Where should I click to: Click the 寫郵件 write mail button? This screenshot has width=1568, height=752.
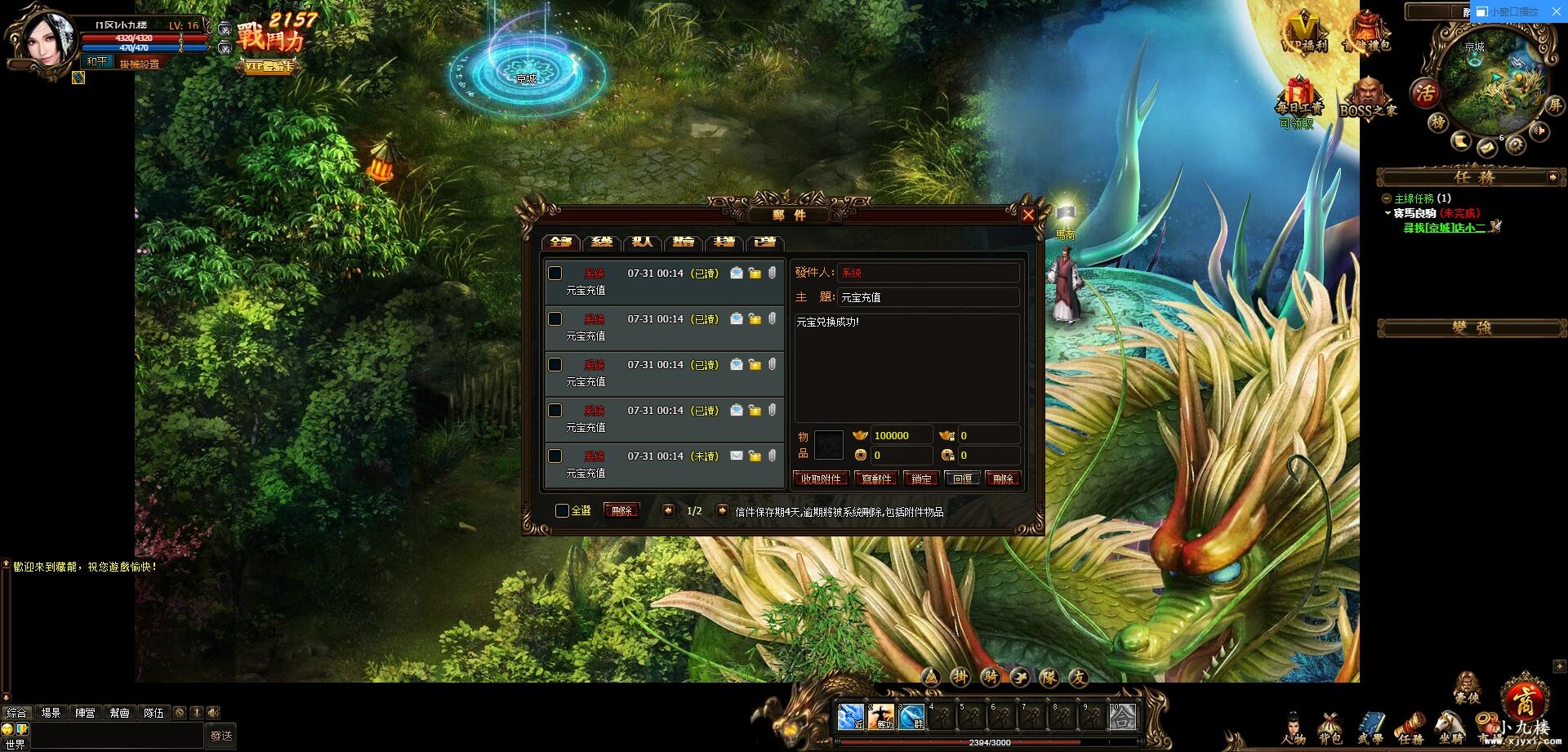(876, 479)
